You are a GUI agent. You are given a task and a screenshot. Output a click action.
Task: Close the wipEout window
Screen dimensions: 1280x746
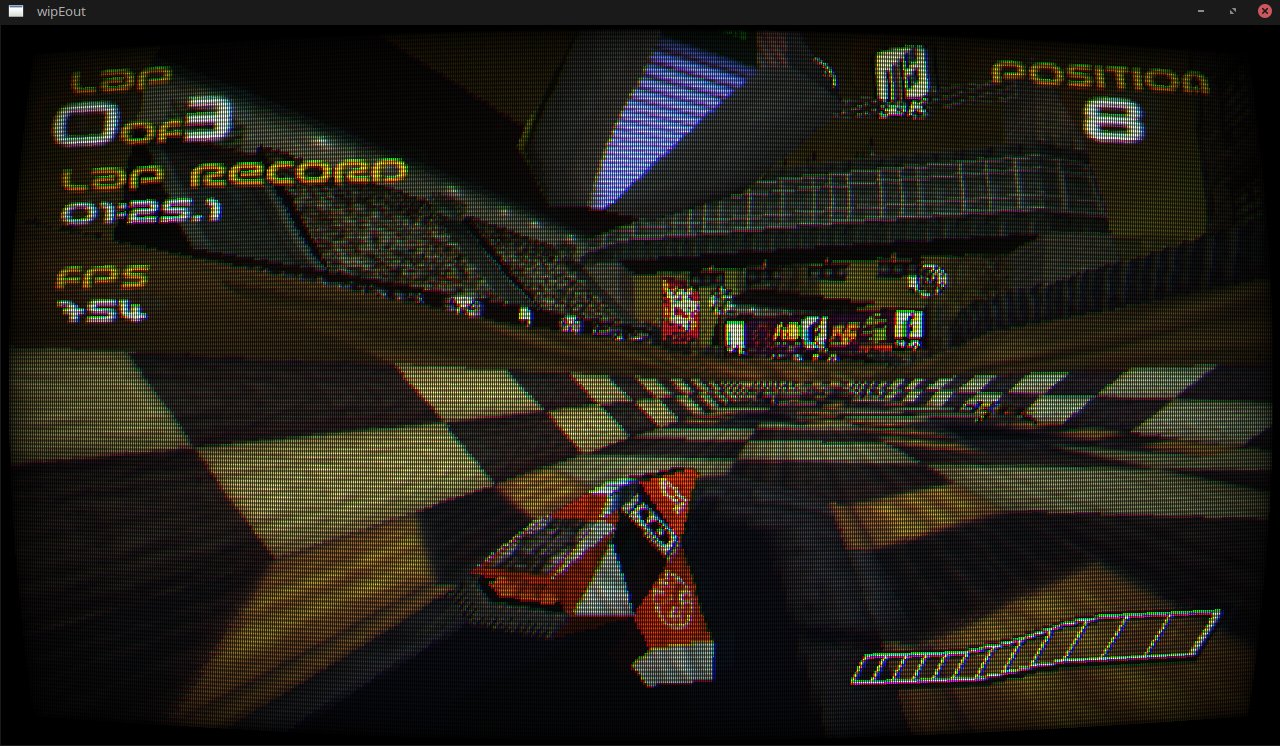point(1264,11)
